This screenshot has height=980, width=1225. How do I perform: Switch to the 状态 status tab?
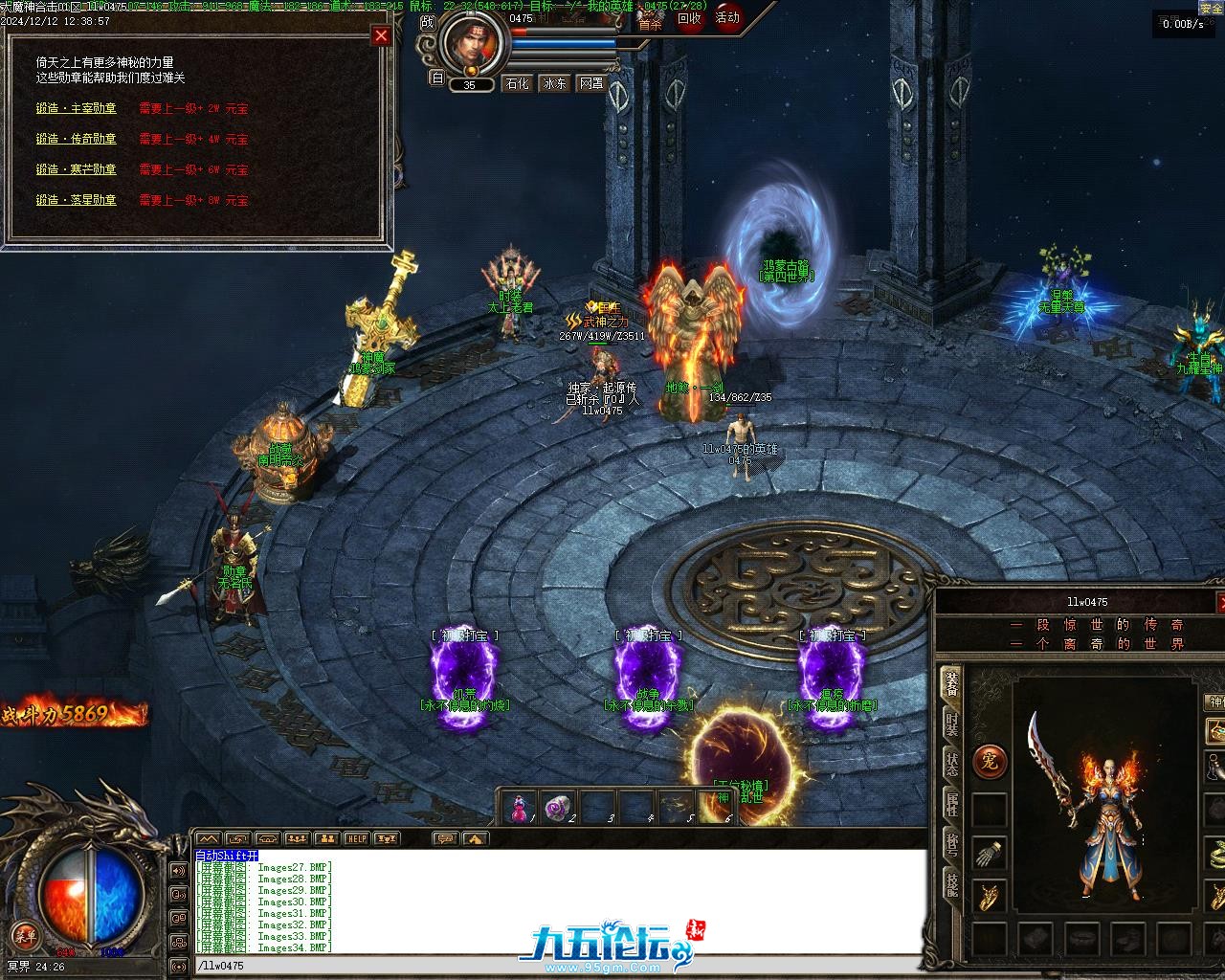pos(951,765)
